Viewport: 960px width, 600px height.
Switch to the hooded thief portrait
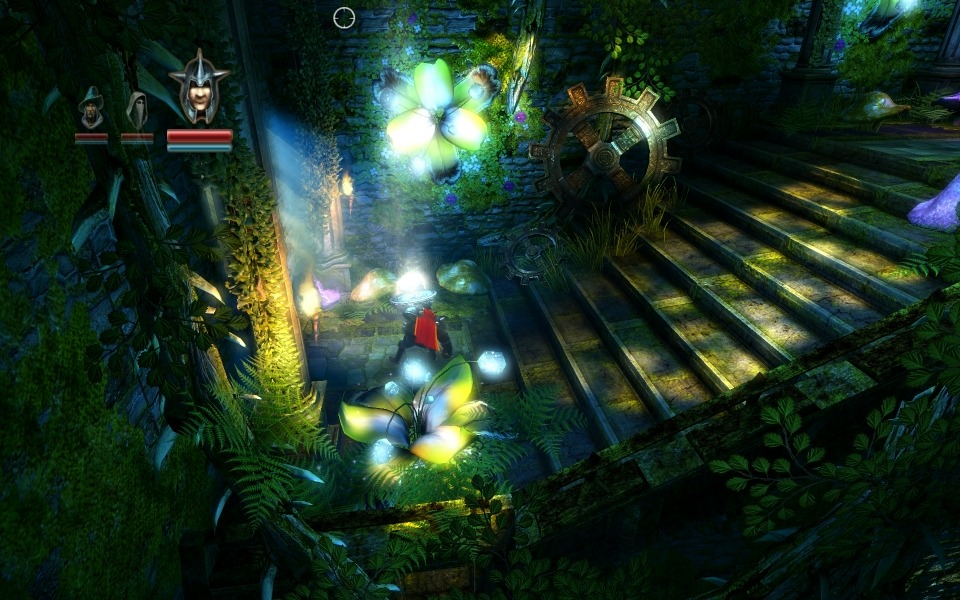coord(137,109)
